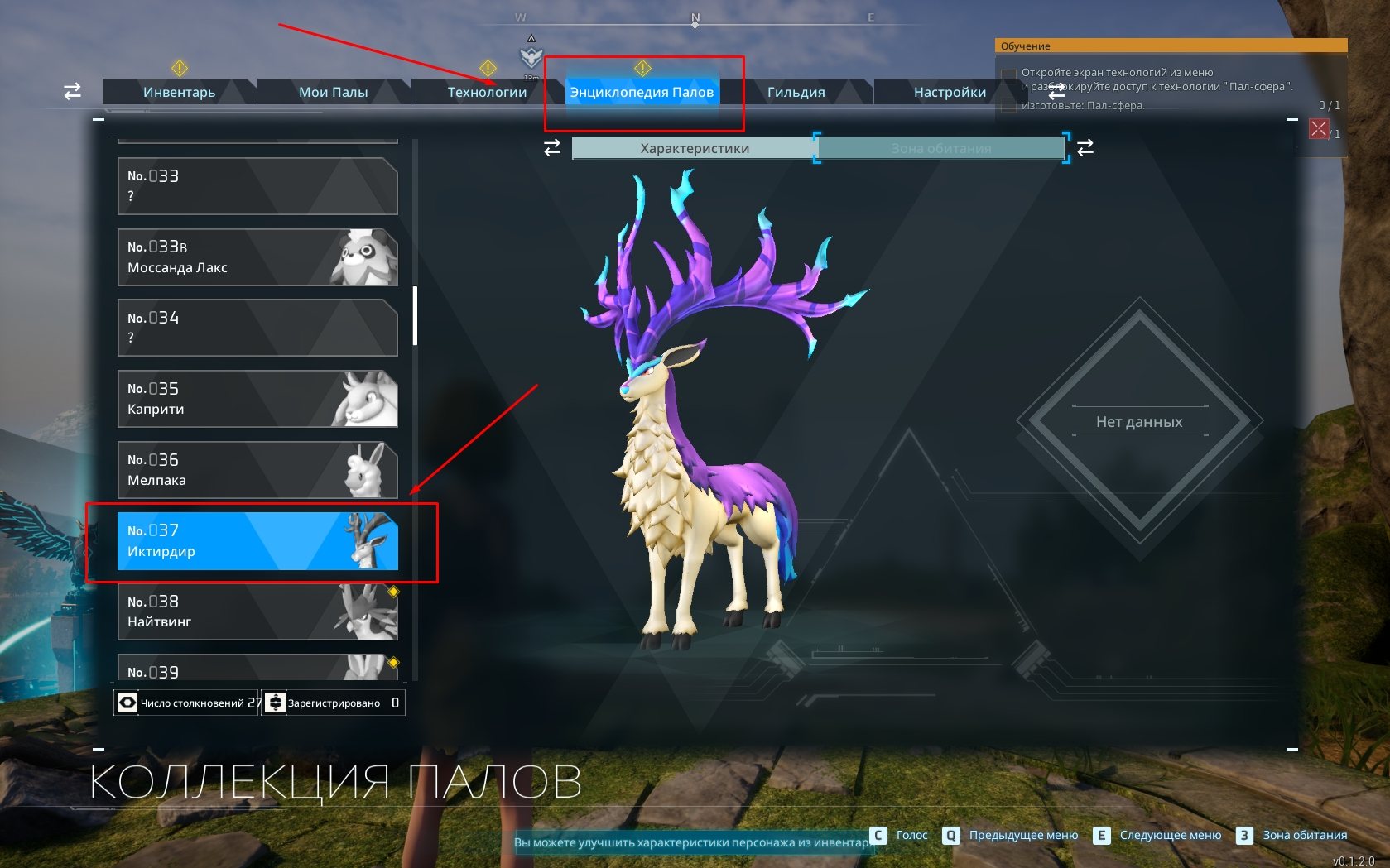
Task: Select the partially visible No.039 entry
Action: coord(257,669)
